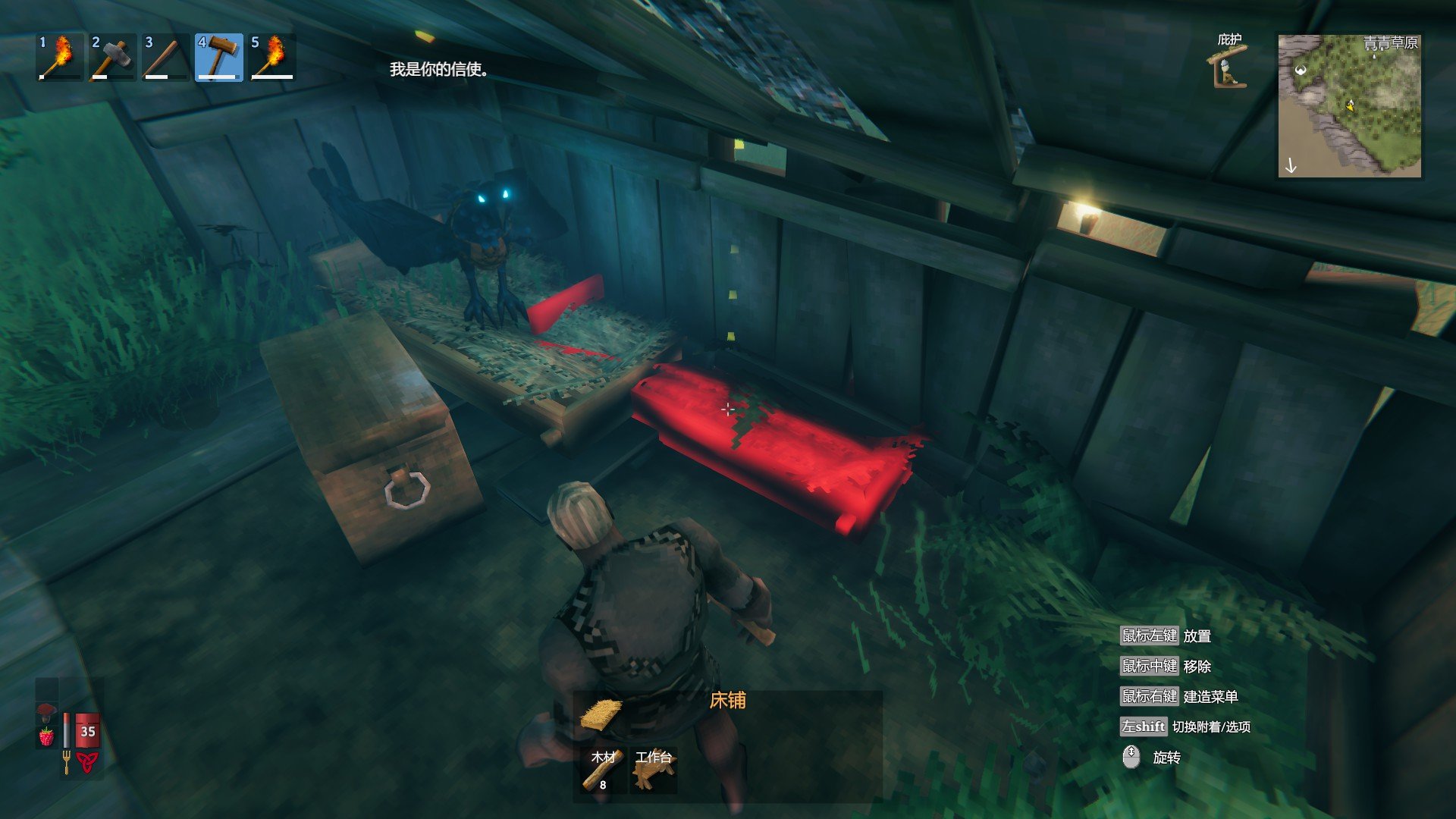1456x819 pixels.
Task: Select the highlighted build hammer slot
Action: tap(219, 57)
